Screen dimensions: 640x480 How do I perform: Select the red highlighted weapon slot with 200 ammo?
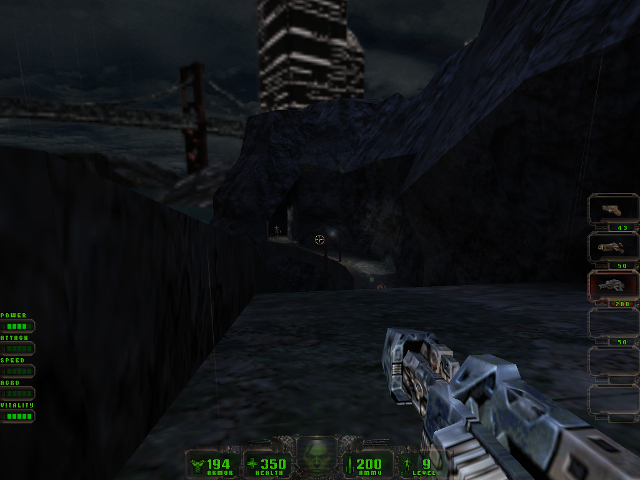pos(613,286)
